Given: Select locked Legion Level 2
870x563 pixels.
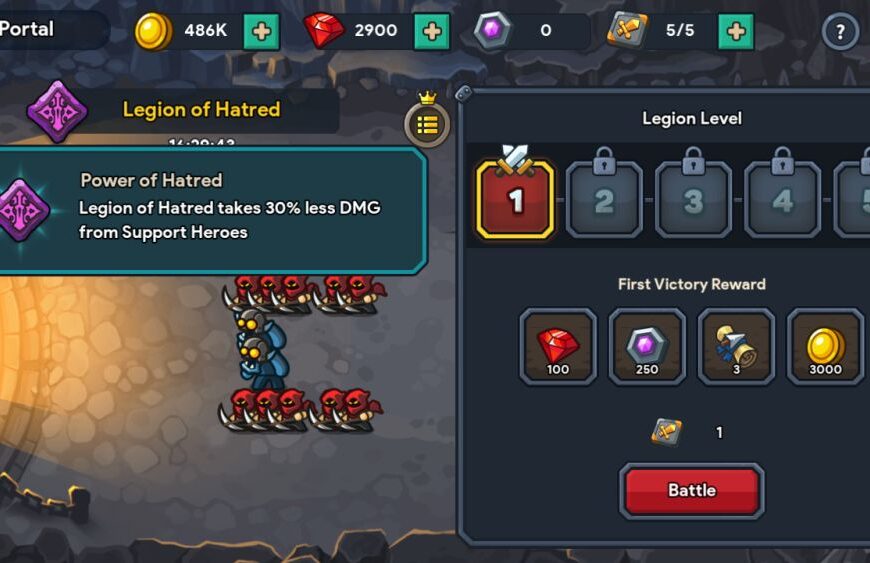Looking at the screenshot, I should pos(604,200).
